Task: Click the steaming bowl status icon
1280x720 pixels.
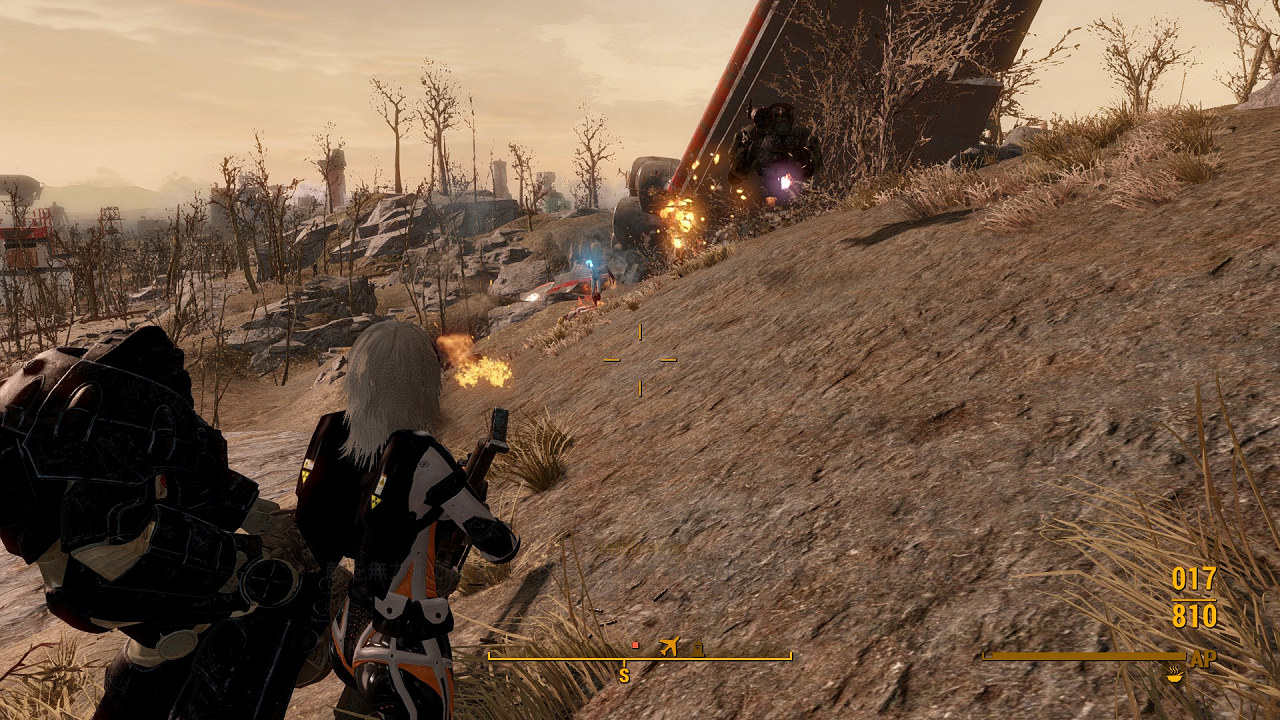Action: tap(1175, 675)
